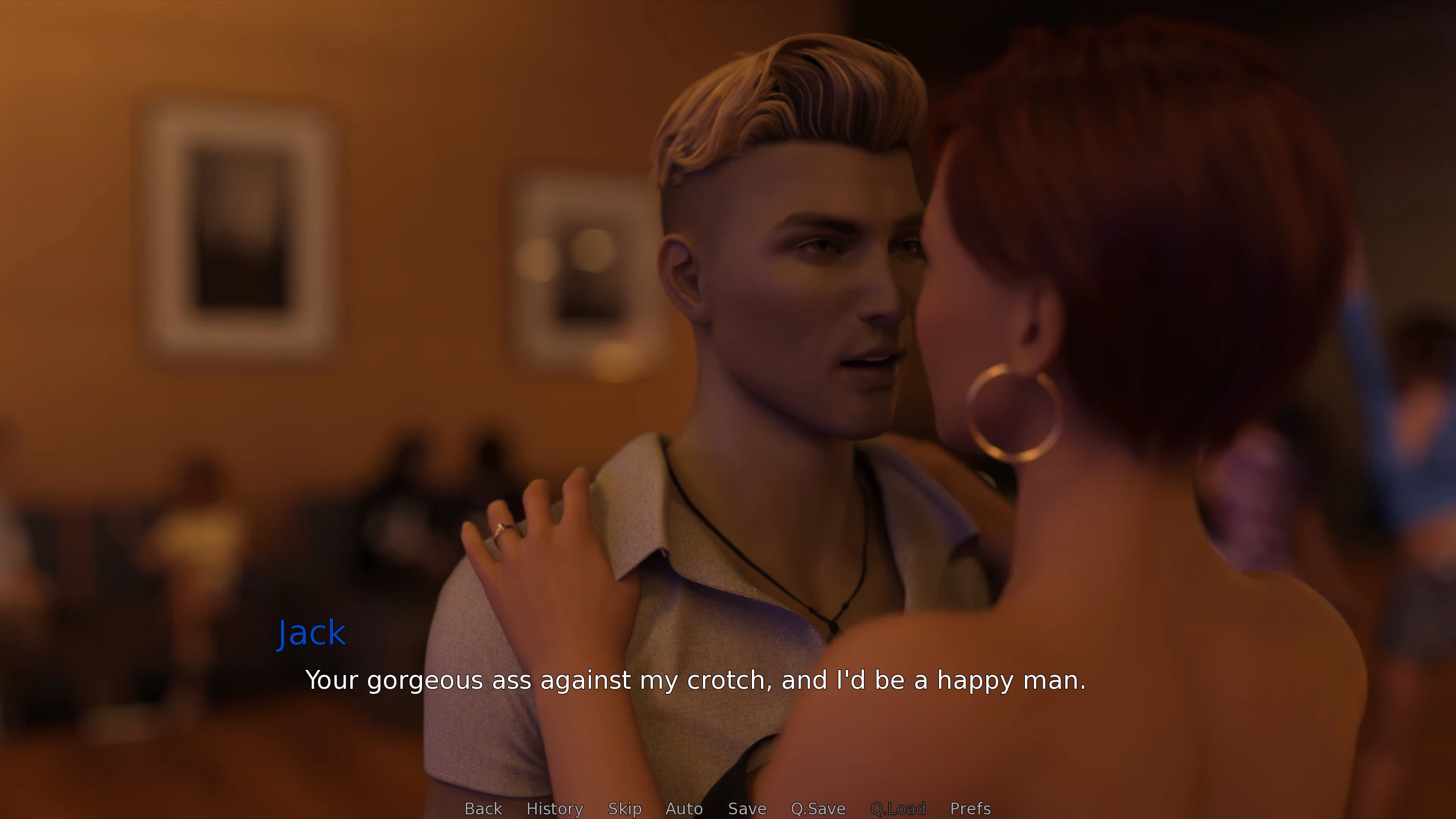Quick save with Q.Save
The width and height of the screenshot is (1456, 819).
(x=818, y=808)
